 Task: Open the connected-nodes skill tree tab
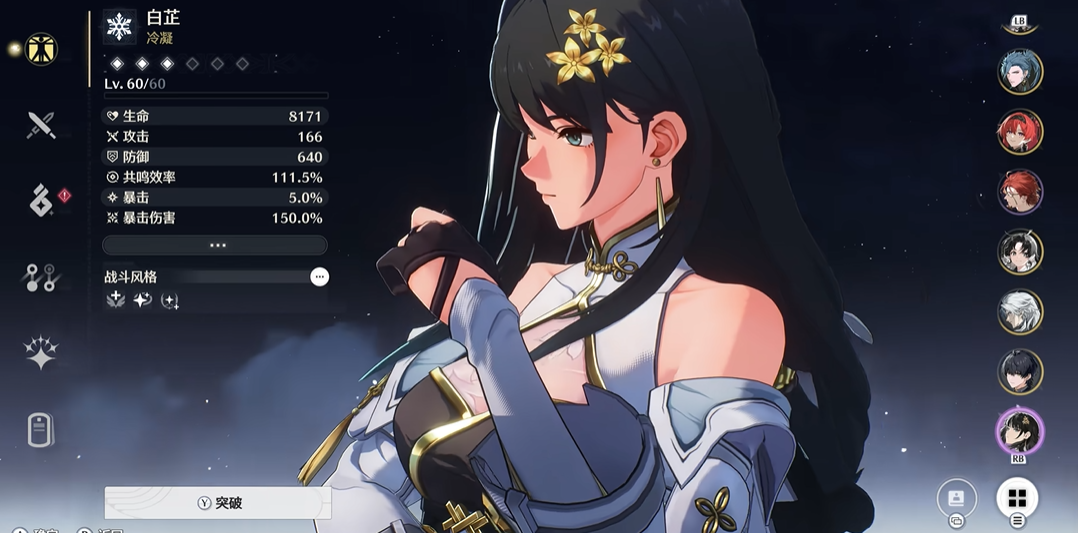[41, 277]
